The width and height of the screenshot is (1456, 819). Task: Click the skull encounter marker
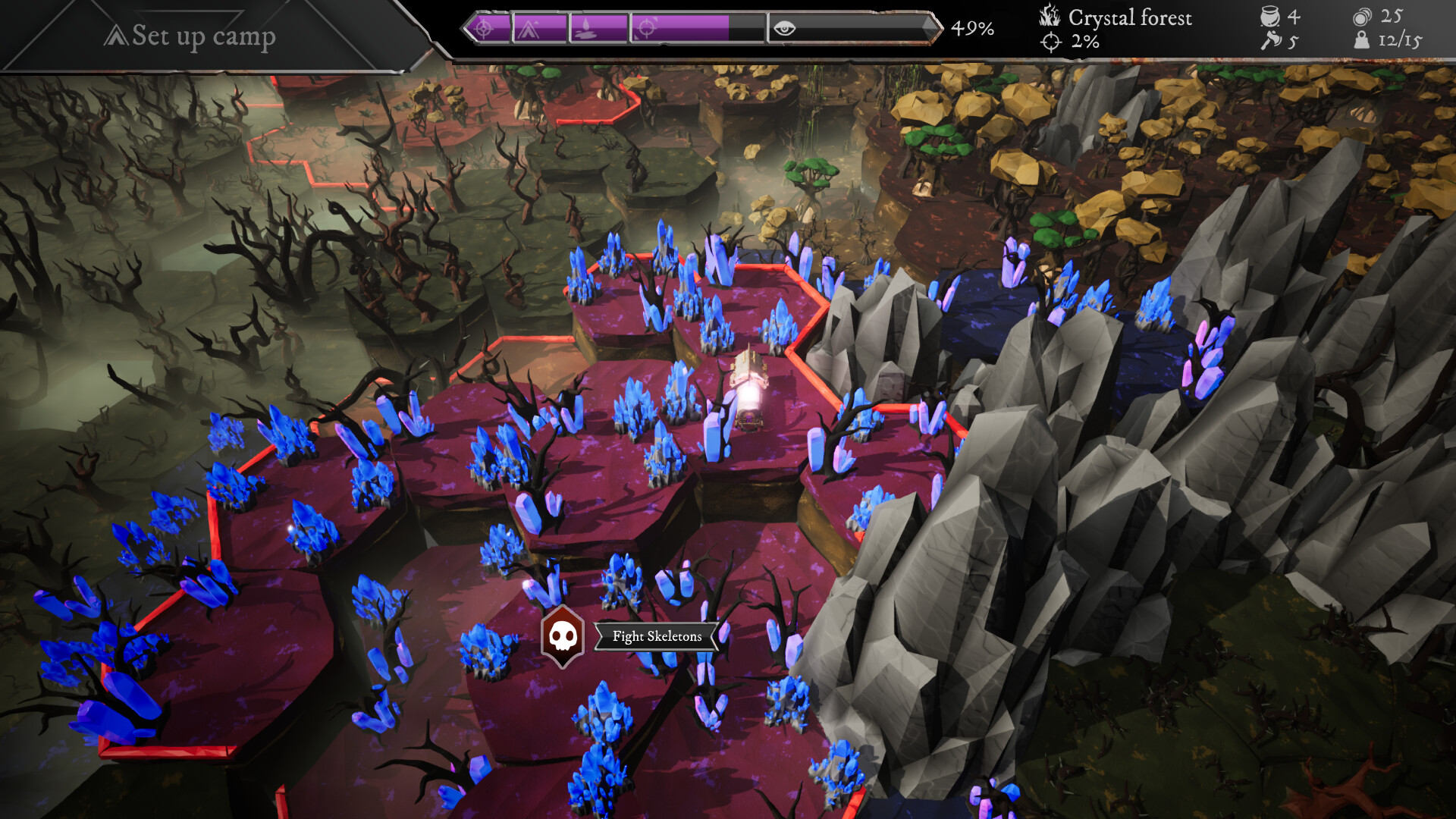tap(562, 636)
